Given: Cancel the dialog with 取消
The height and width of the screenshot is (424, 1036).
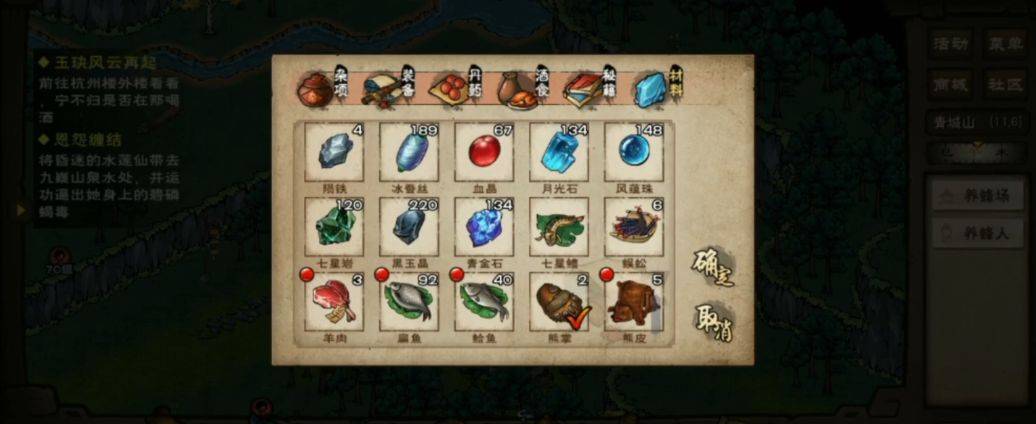Looking at the screenshot, I should (713, 322).
